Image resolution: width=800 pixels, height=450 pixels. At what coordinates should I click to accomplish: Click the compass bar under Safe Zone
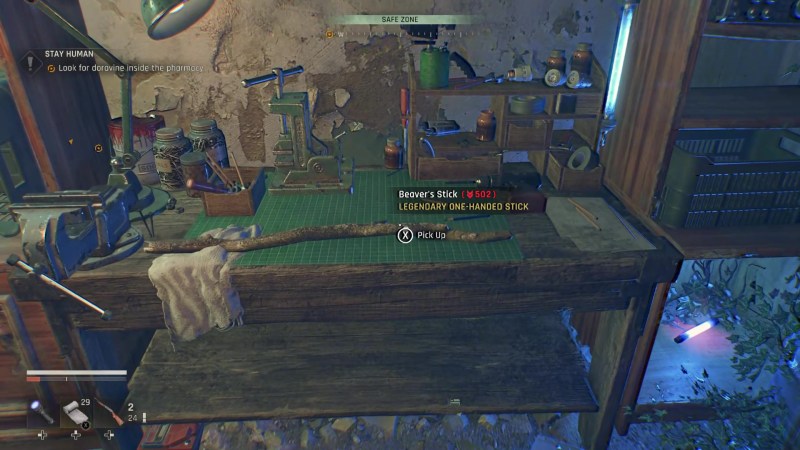point(400,33)
